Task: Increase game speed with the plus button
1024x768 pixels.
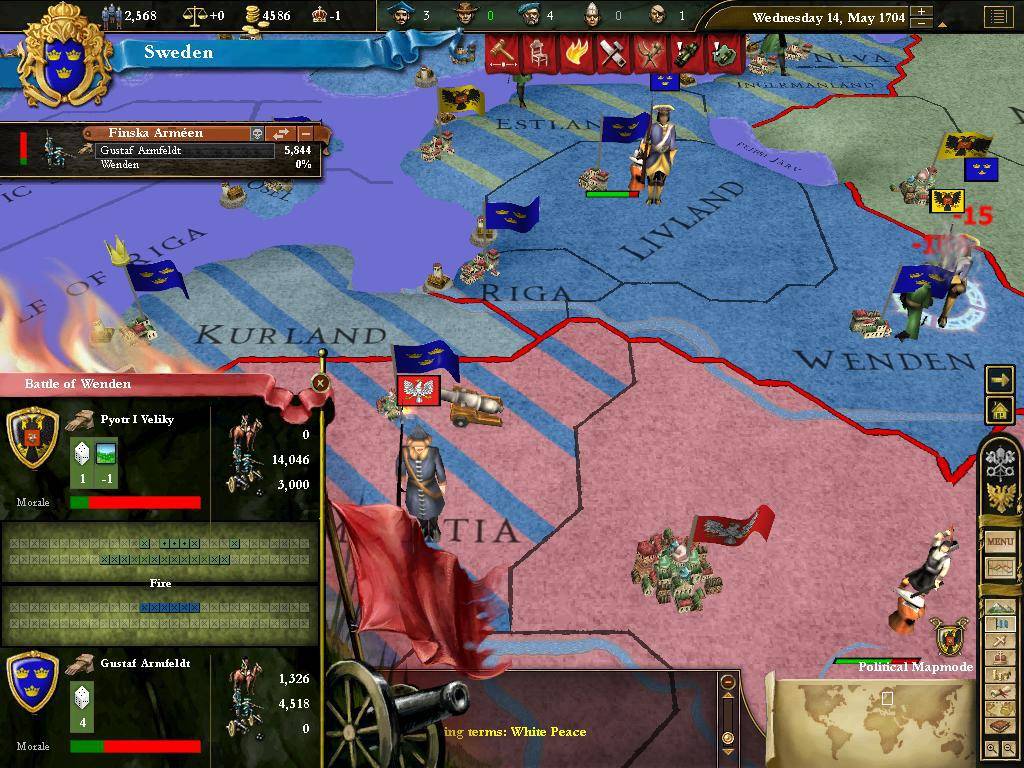Action: tap(923, 12)
